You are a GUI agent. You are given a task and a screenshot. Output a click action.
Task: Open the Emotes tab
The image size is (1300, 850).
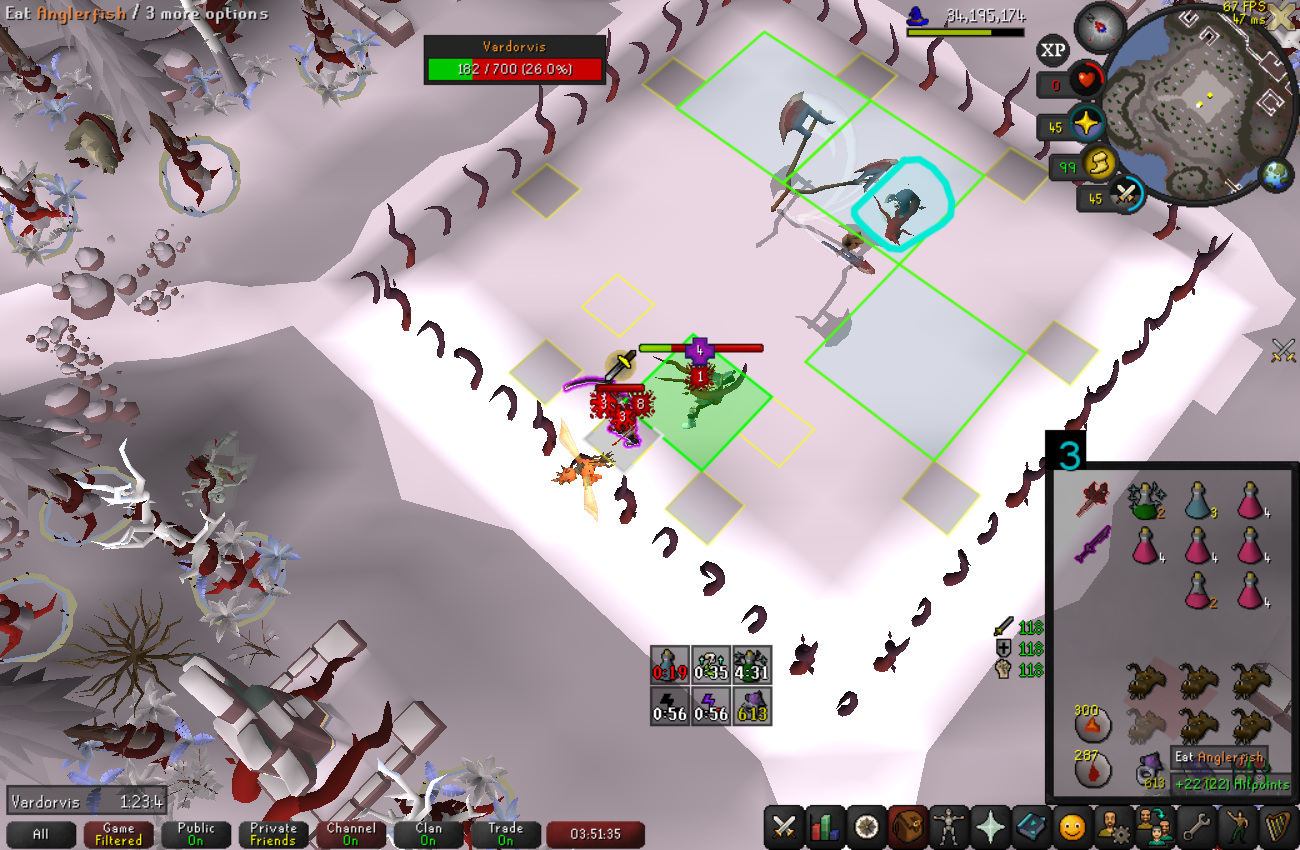click(1072, 827)
